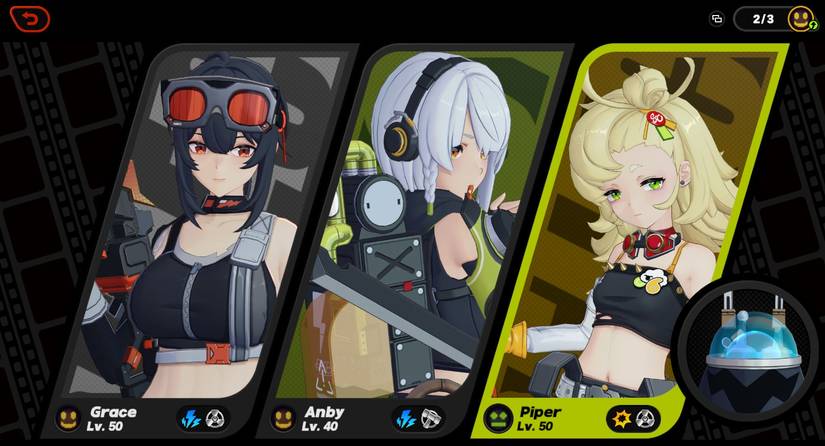Image resolution: width=825 pixels, height=446 pixels.
Task: Click the overlapping windows icon
Action: (716, 19)
